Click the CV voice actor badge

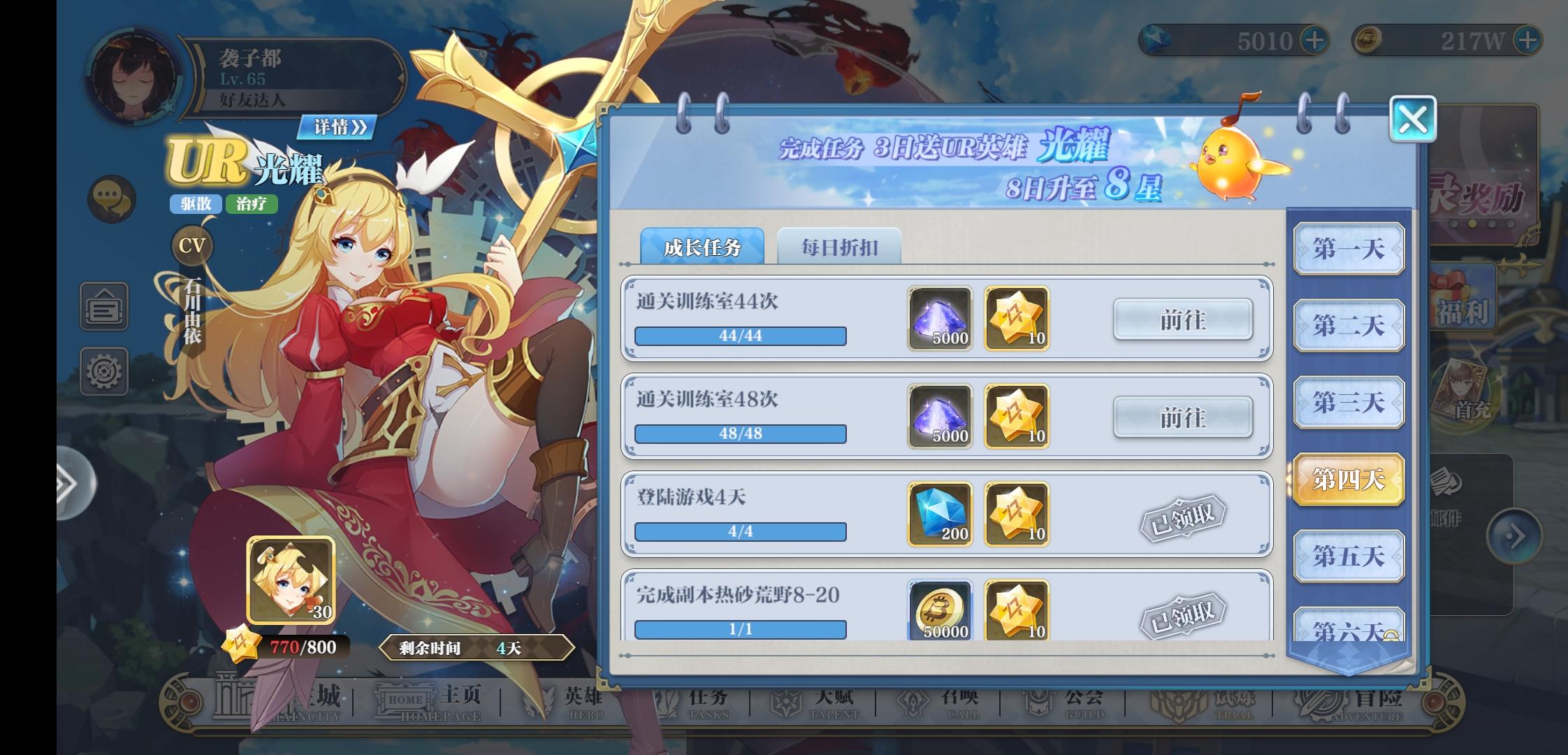[x=191, y=245]
